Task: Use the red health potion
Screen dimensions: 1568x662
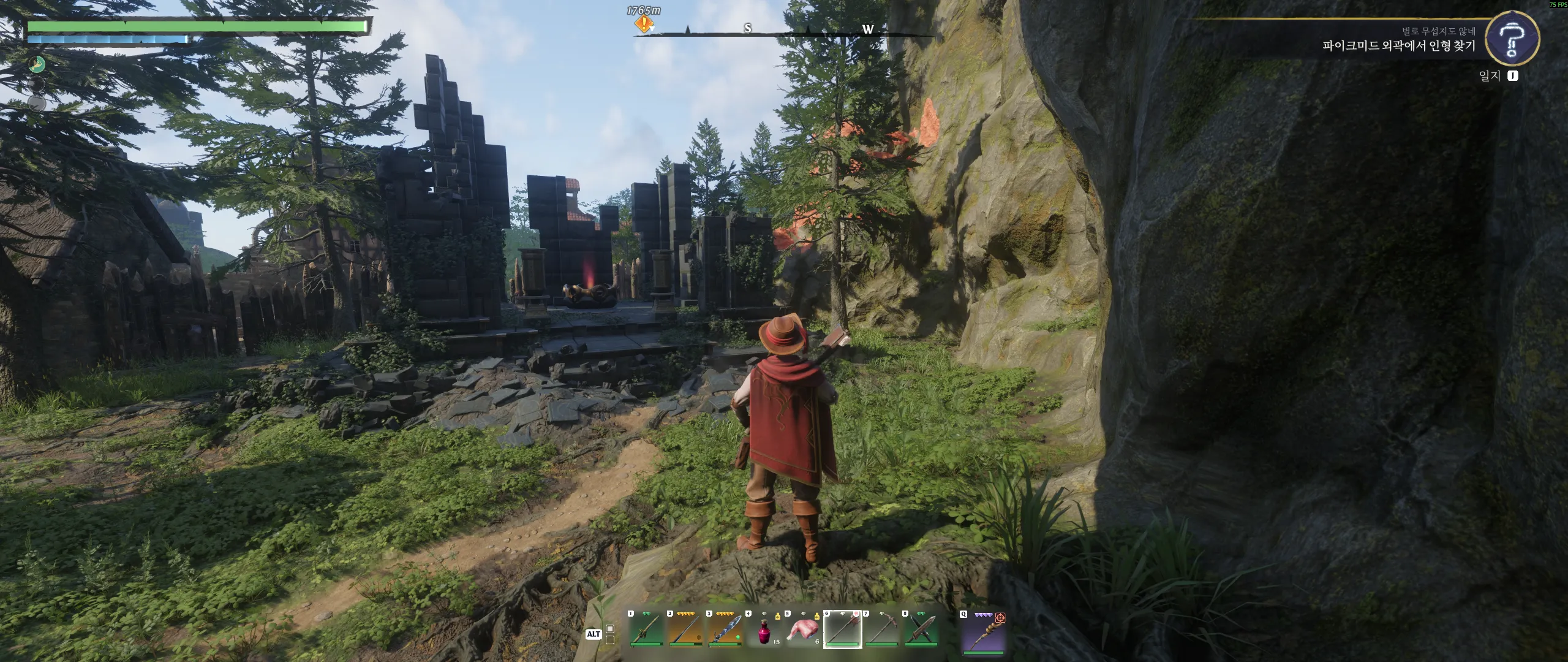Action: coord(764,630)
